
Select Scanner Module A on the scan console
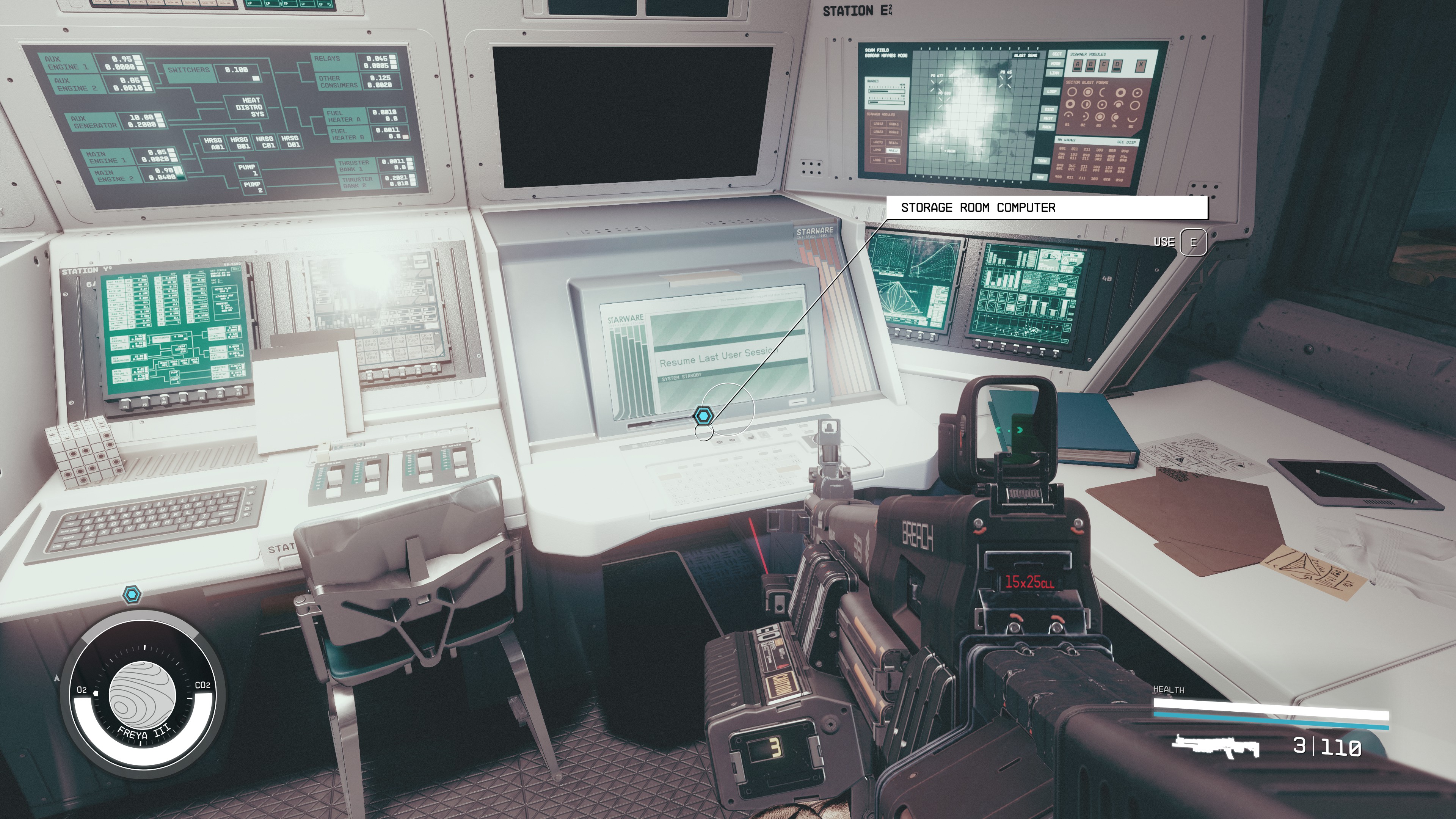tap(1077, 65)
